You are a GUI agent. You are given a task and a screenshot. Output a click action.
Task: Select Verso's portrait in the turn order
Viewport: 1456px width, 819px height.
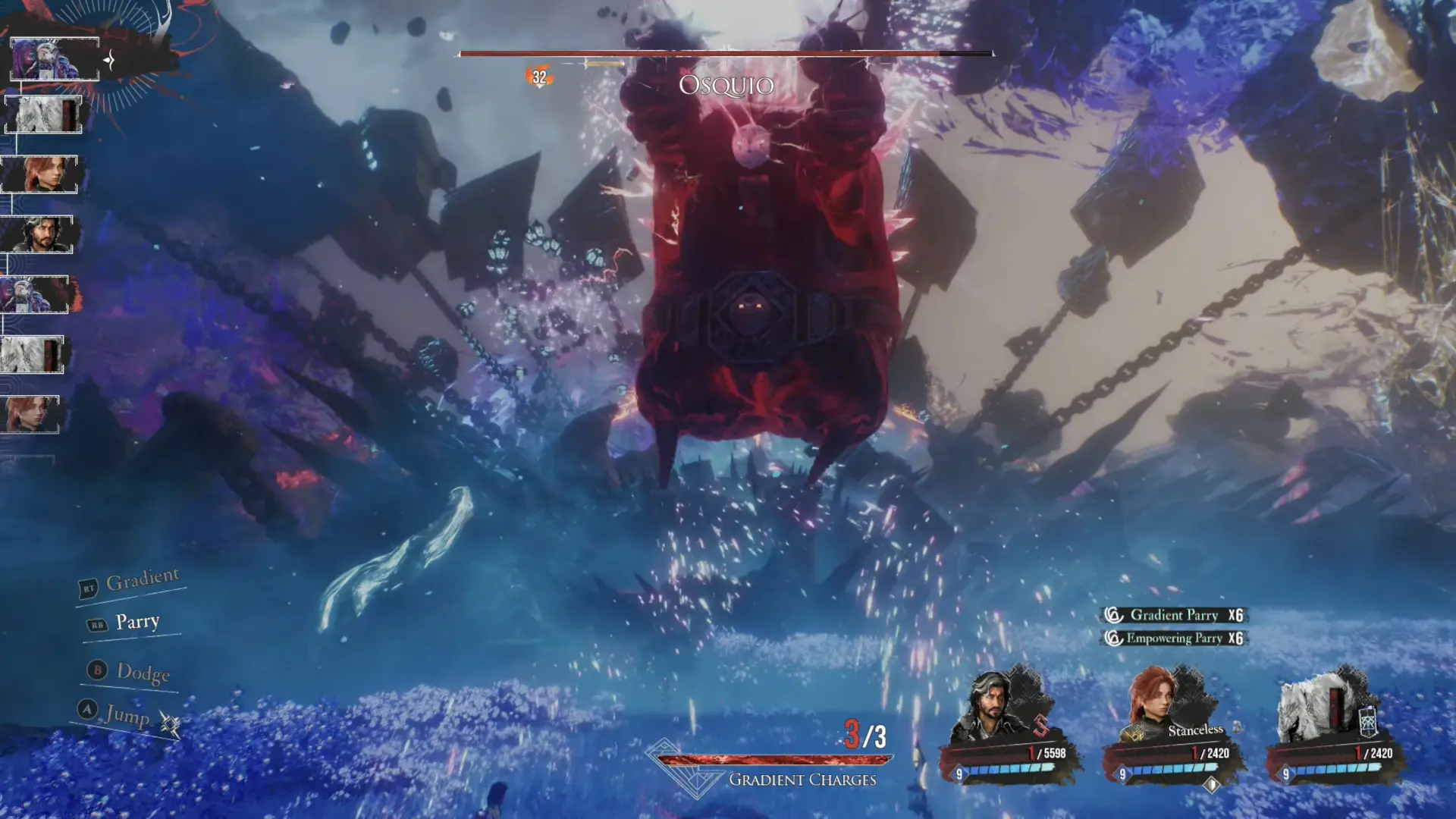tap(38, 234)
